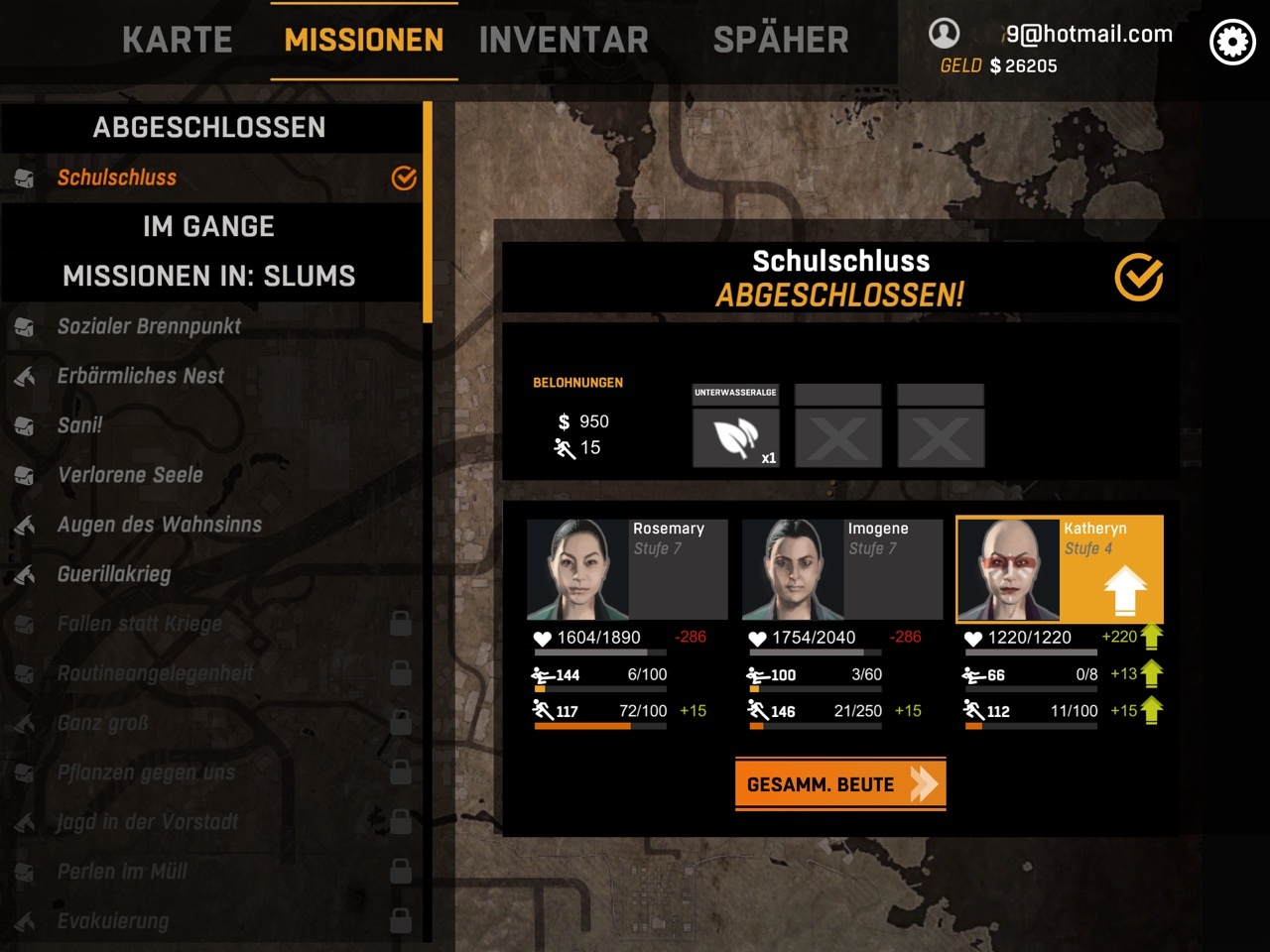
Task: Switch to the Missionen tab
Action: tap(363, 40)
